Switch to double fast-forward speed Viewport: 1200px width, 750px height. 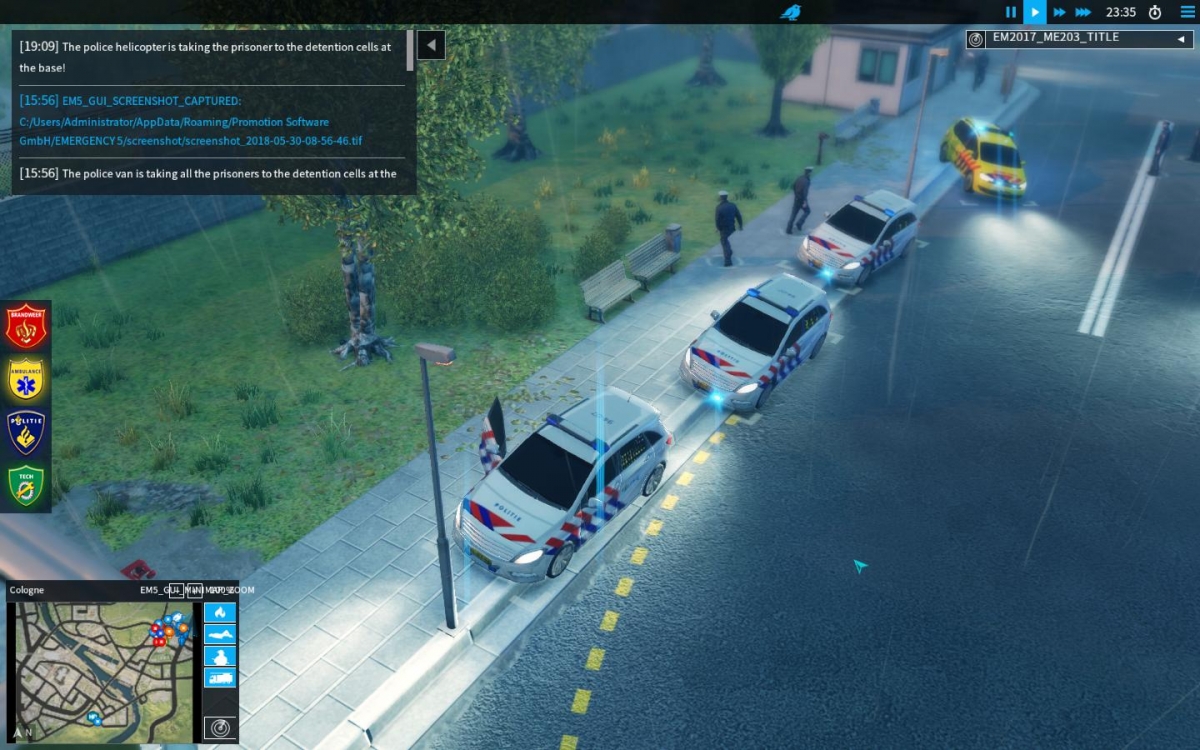[x=1059, y=12]
